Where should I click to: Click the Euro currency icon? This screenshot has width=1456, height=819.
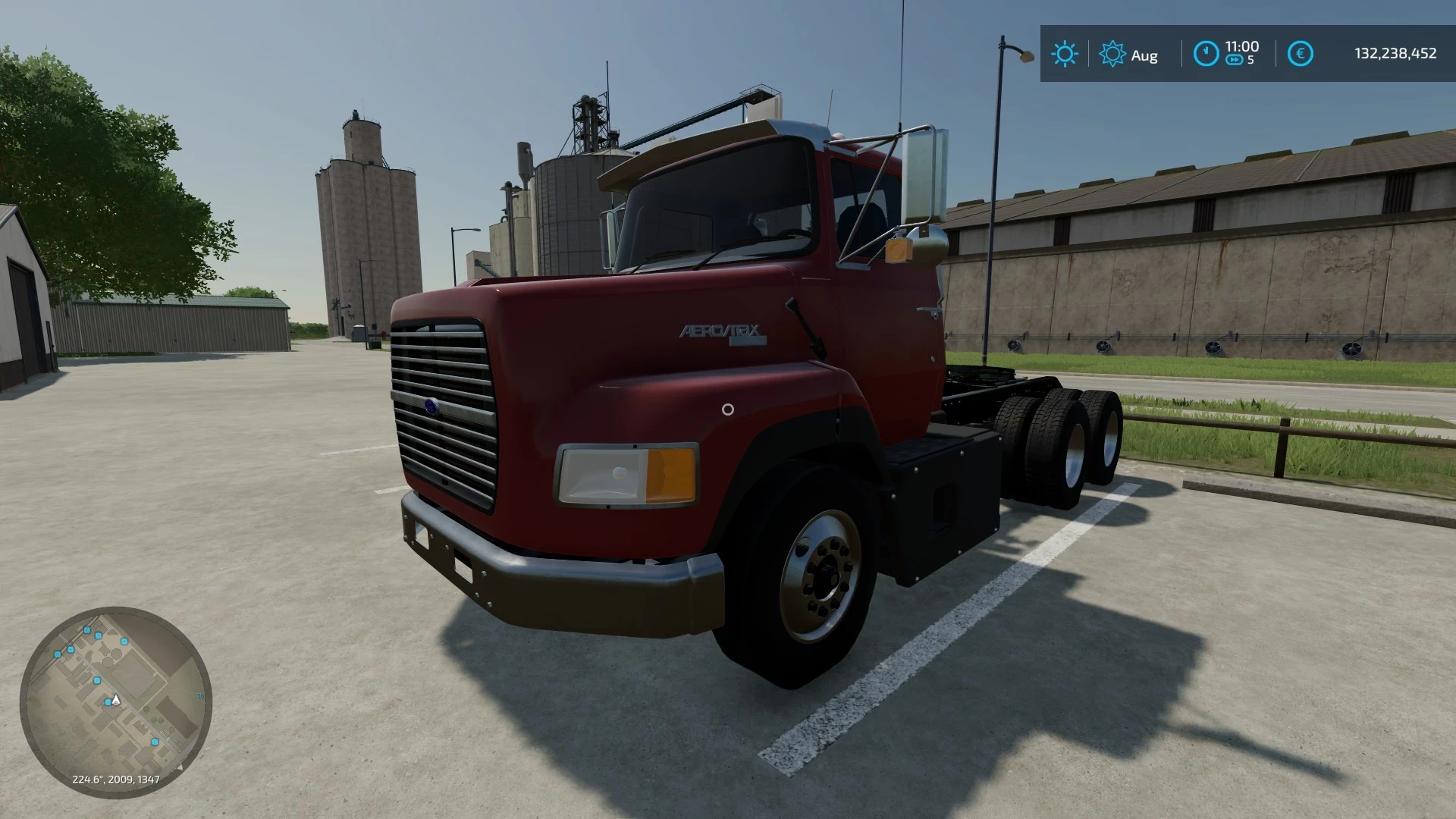pos(1300,53)
